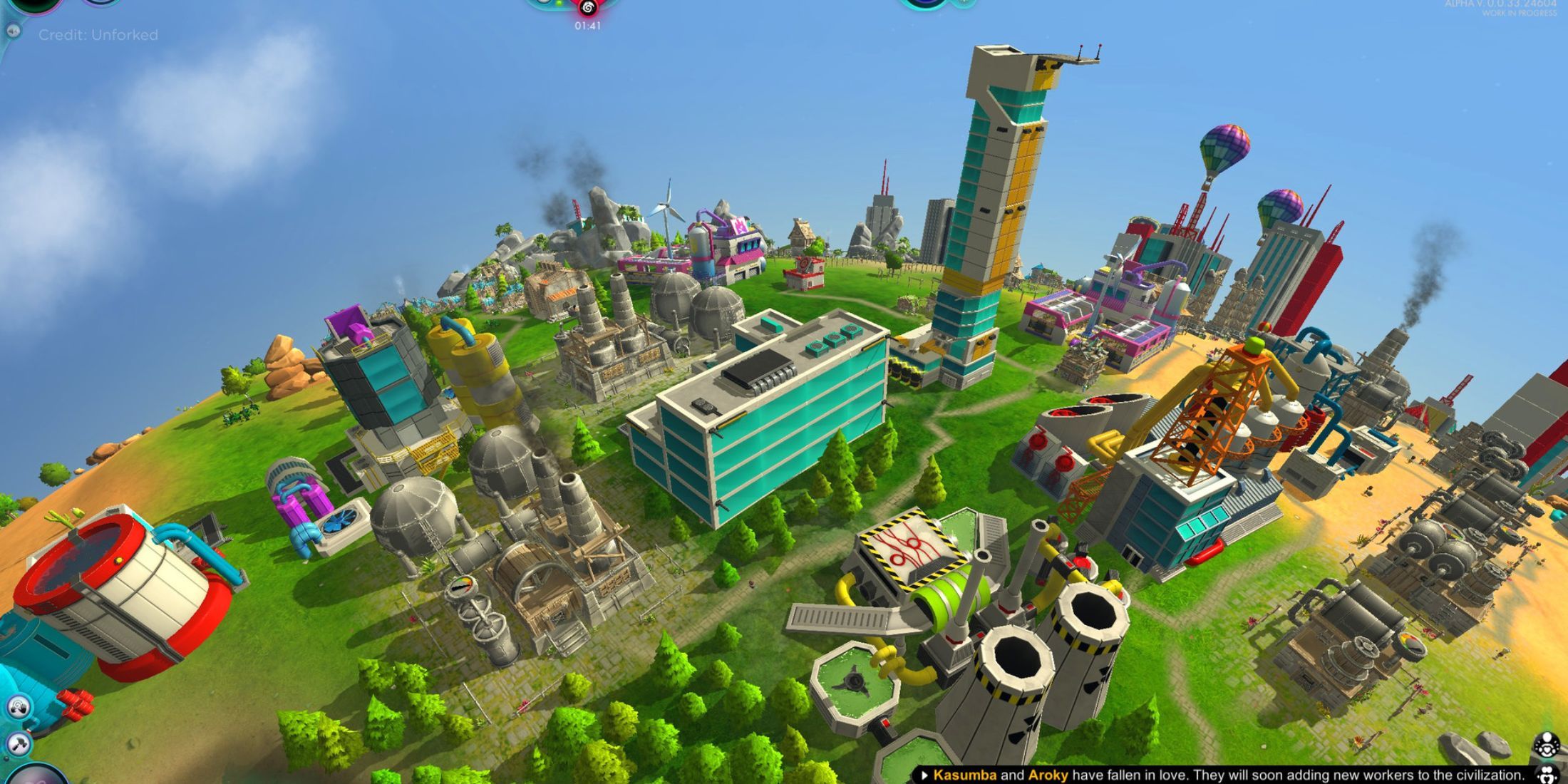
Task: Open the construction menu hammer icon
Action: 18,743
